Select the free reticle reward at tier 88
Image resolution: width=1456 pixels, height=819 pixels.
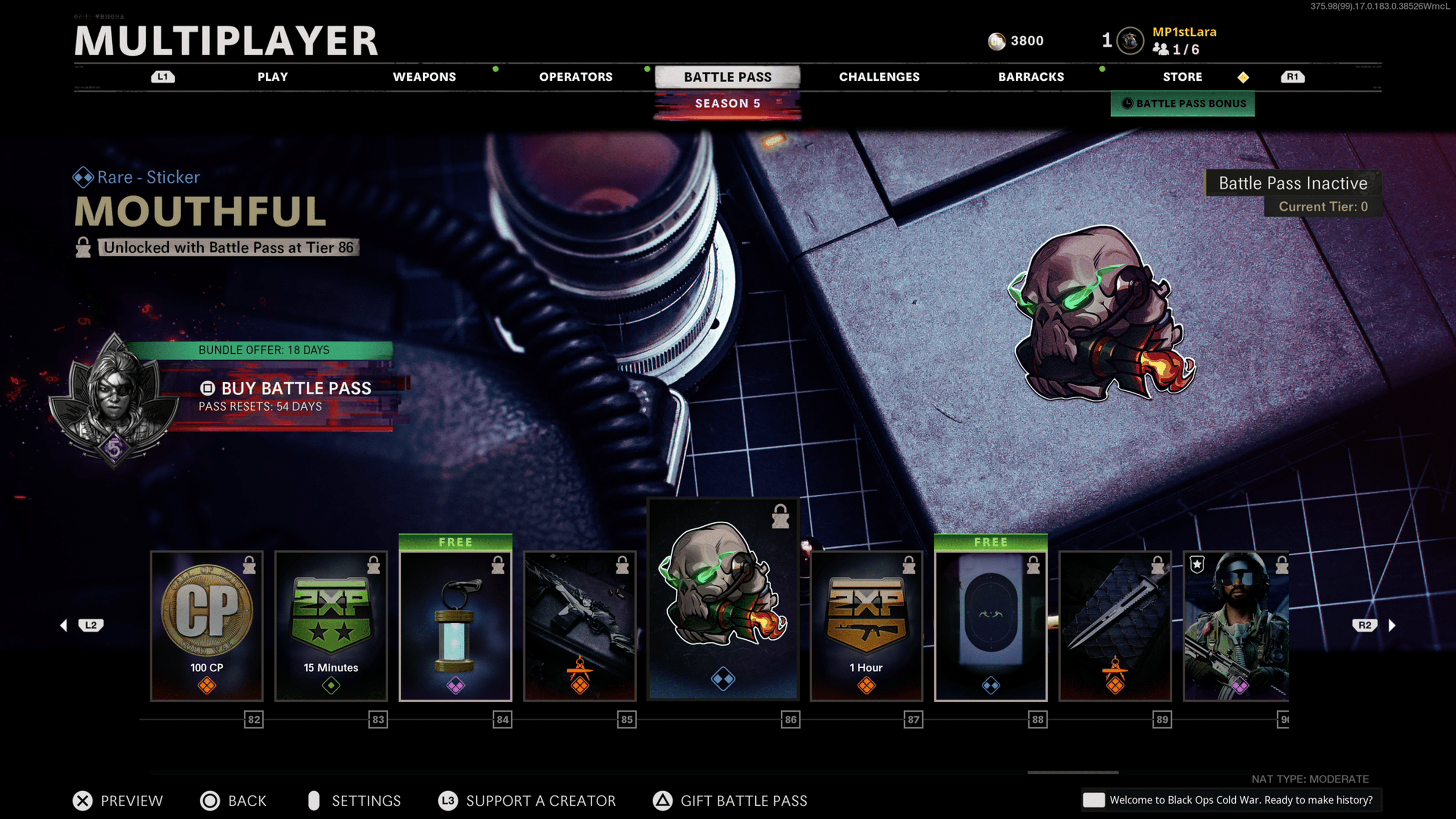991,626
